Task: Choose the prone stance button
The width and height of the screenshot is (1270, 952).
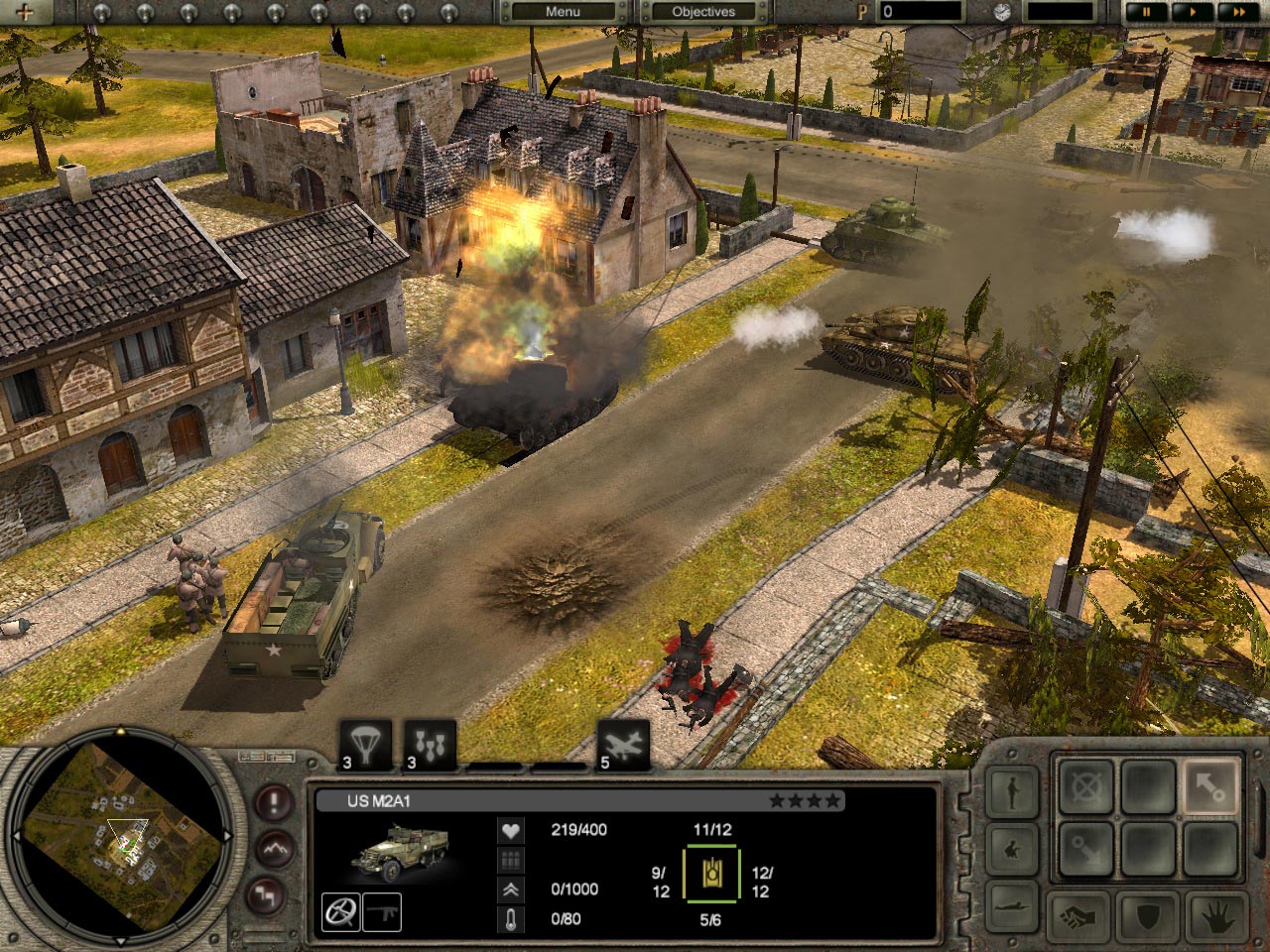Action: [1011, 906]
